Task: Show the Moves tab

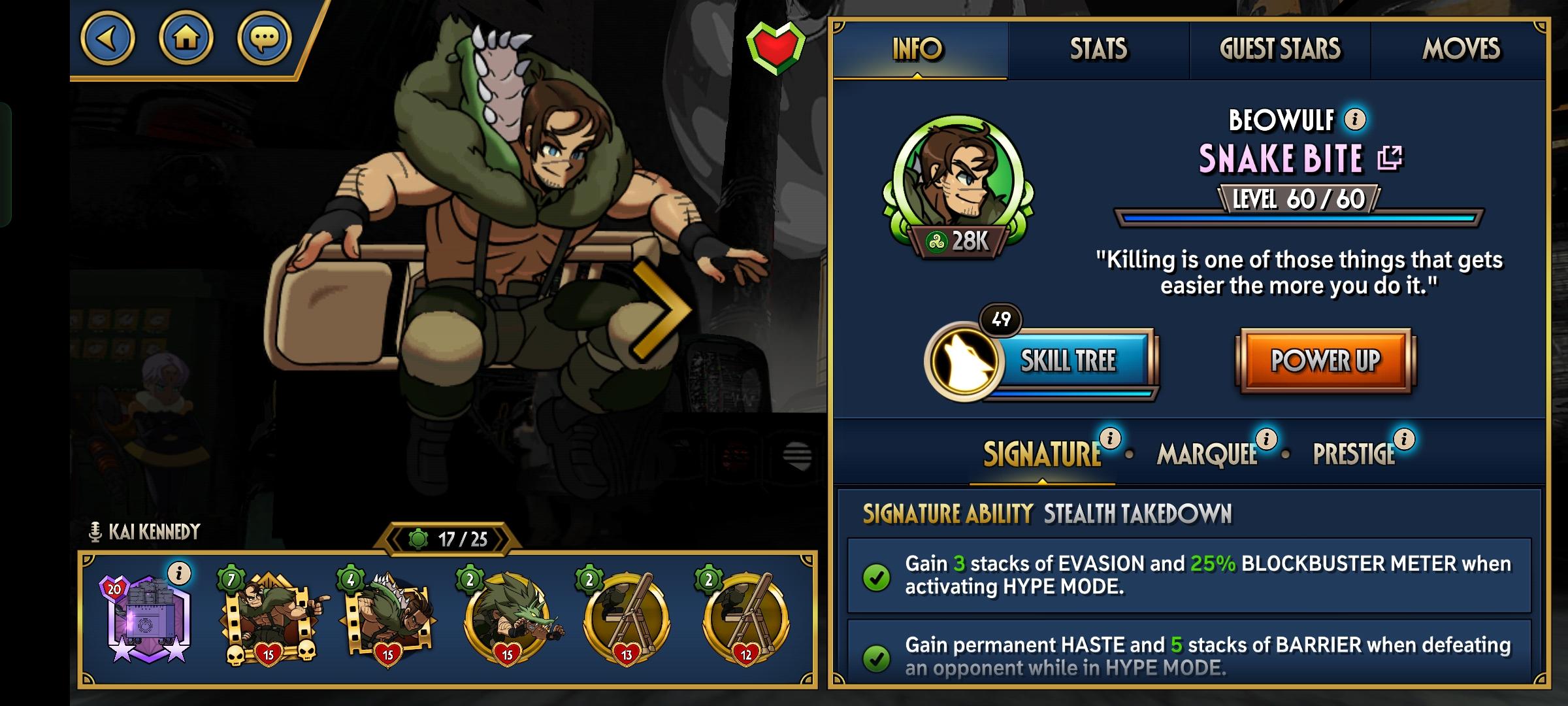Action: pyautogui.click(x=1461, y=50)
